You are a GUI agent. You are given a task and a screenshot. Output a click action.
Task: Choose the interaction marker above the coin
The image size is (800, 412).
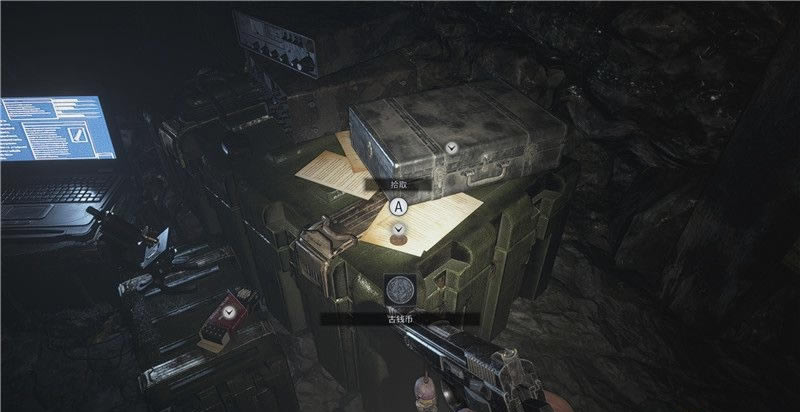(x=399, y=228)
